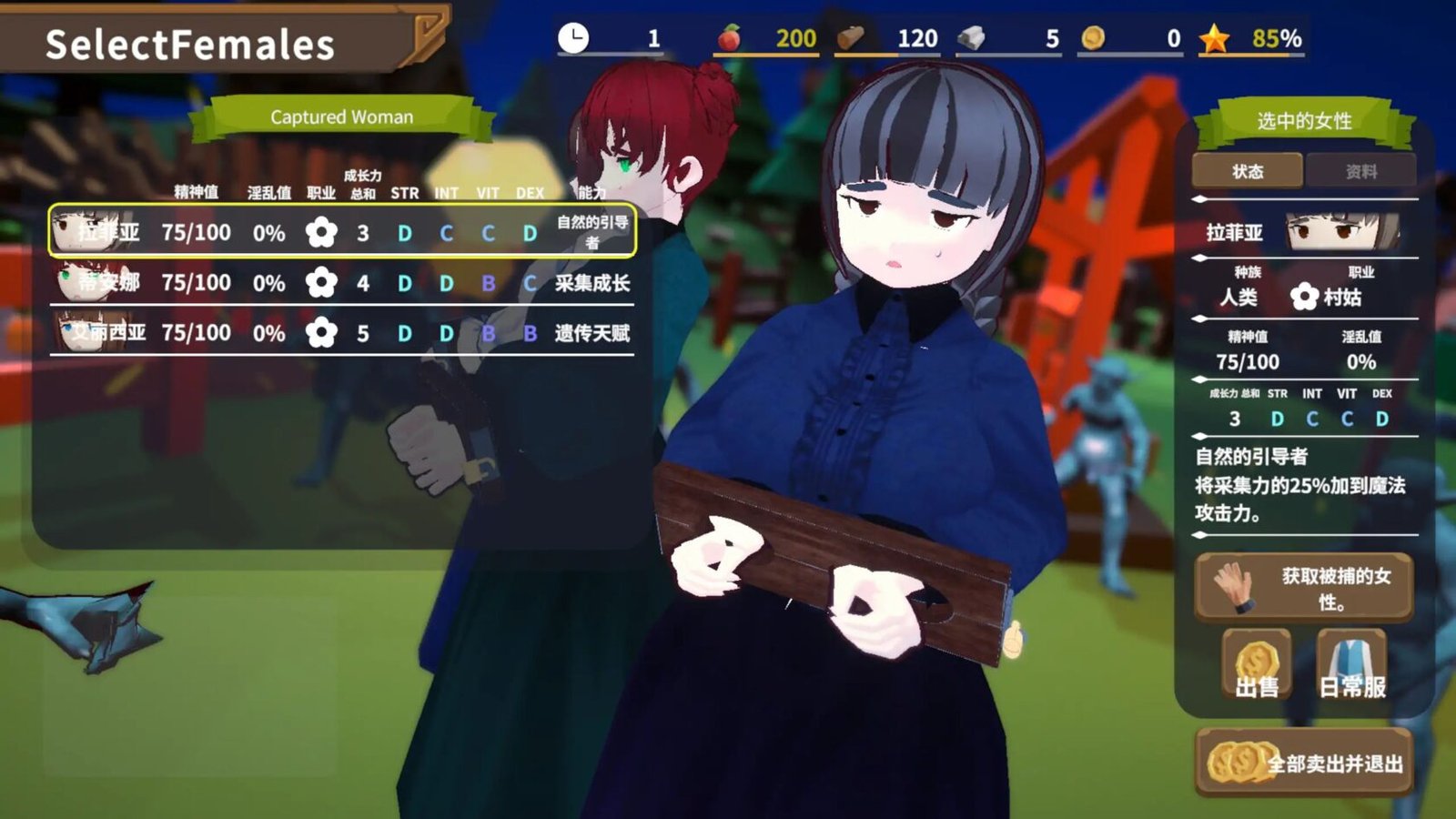Switch to the 状态 tab
This screenshot has height=819, width=1456.
(x=1247, y=171)
